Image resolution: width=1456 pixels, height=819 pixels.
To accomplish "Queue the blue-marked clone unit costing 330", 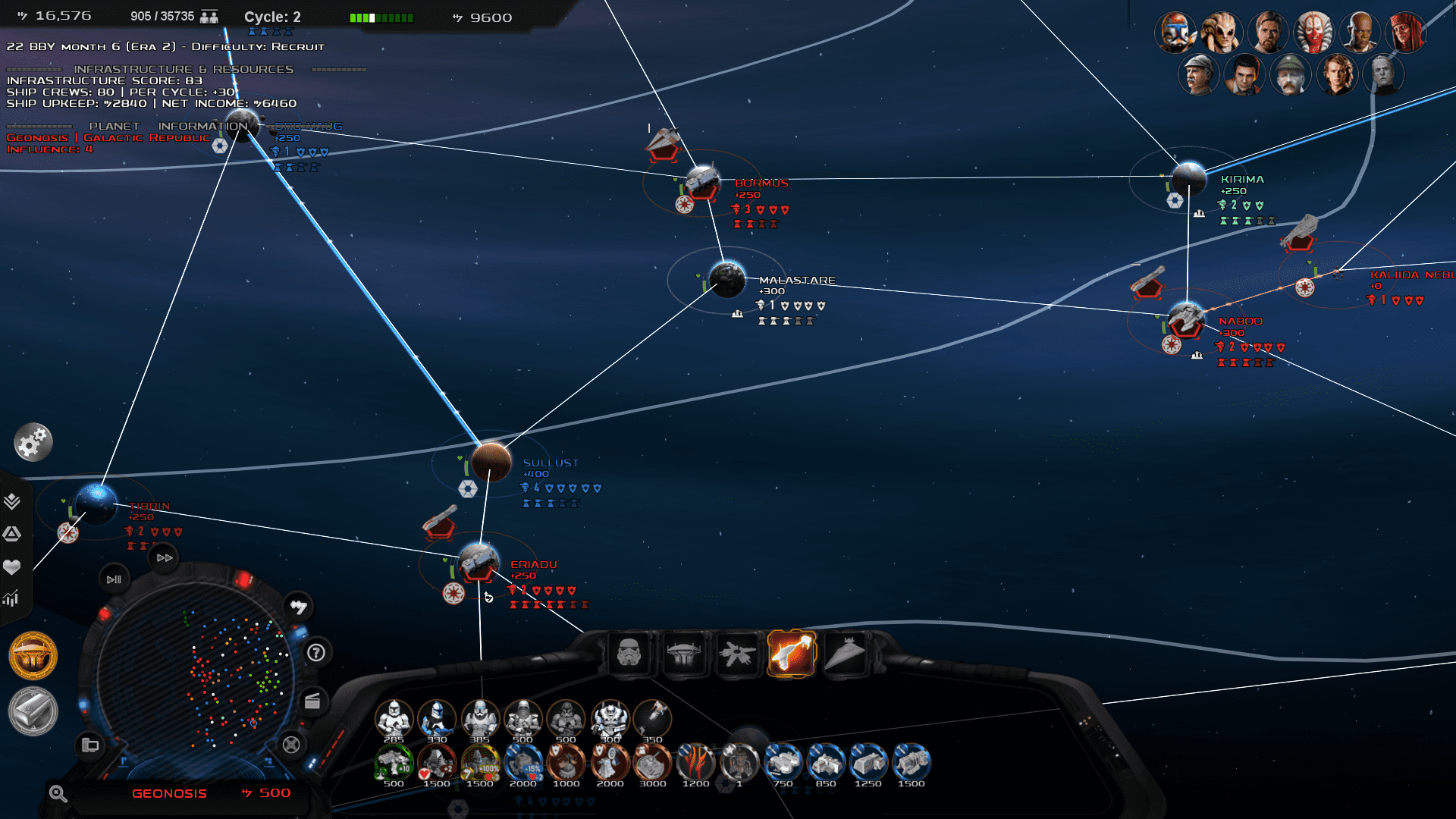I will [437, 717].
